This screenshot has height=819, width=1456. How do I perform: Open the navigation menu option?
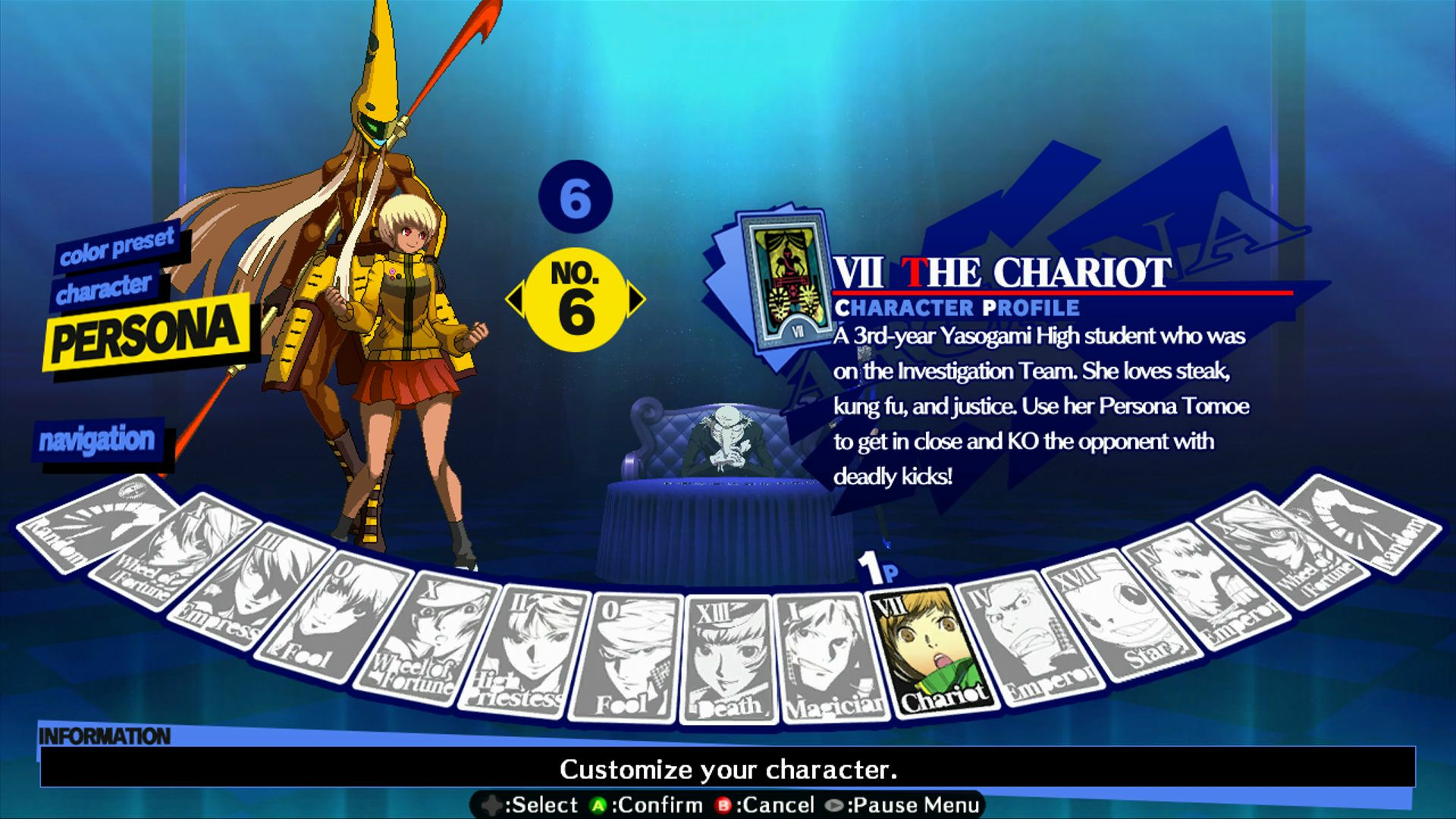[99, 438]
